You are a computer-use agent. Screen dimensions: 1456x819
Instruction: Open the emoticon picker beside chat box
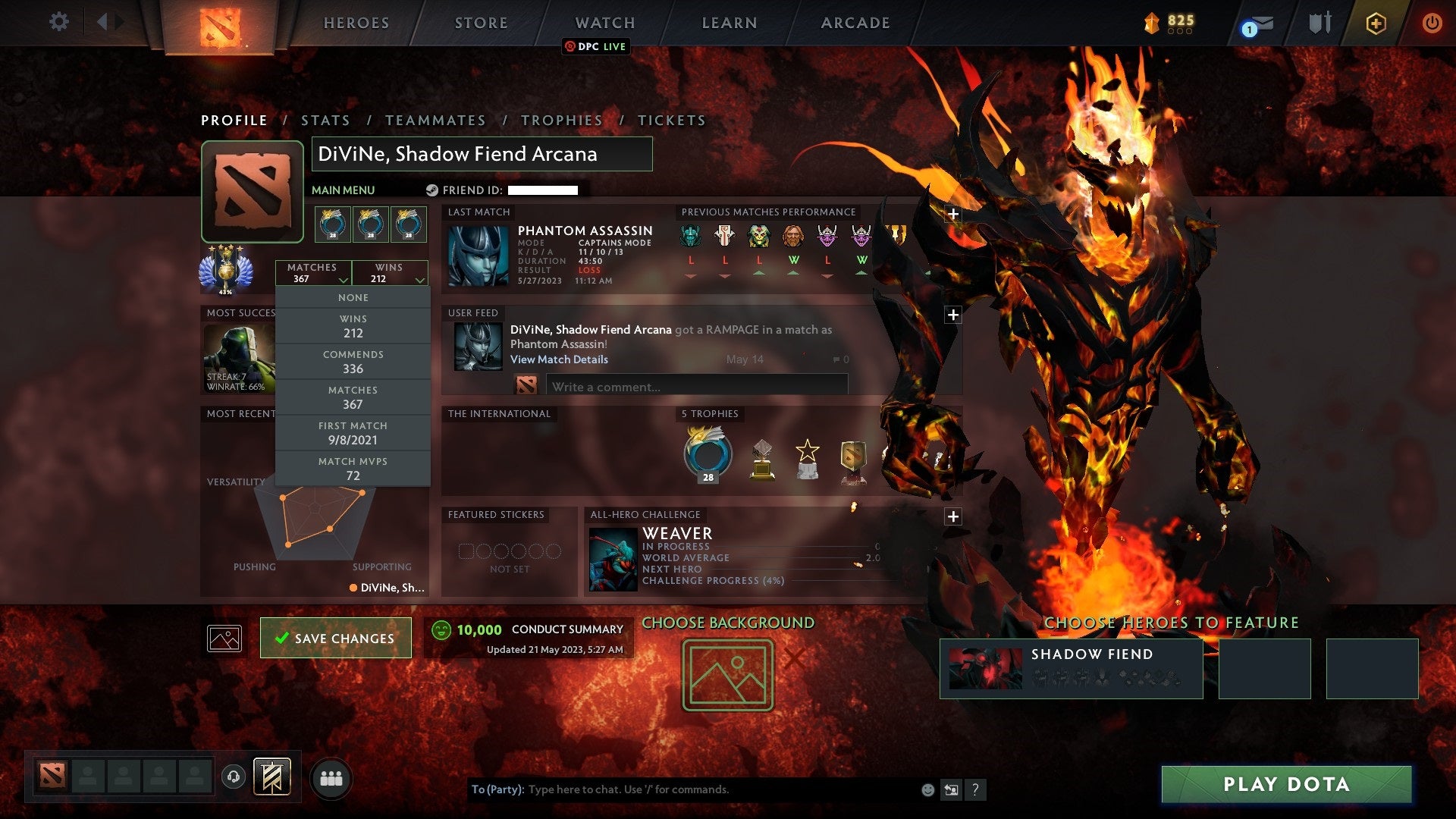[927, 789]
